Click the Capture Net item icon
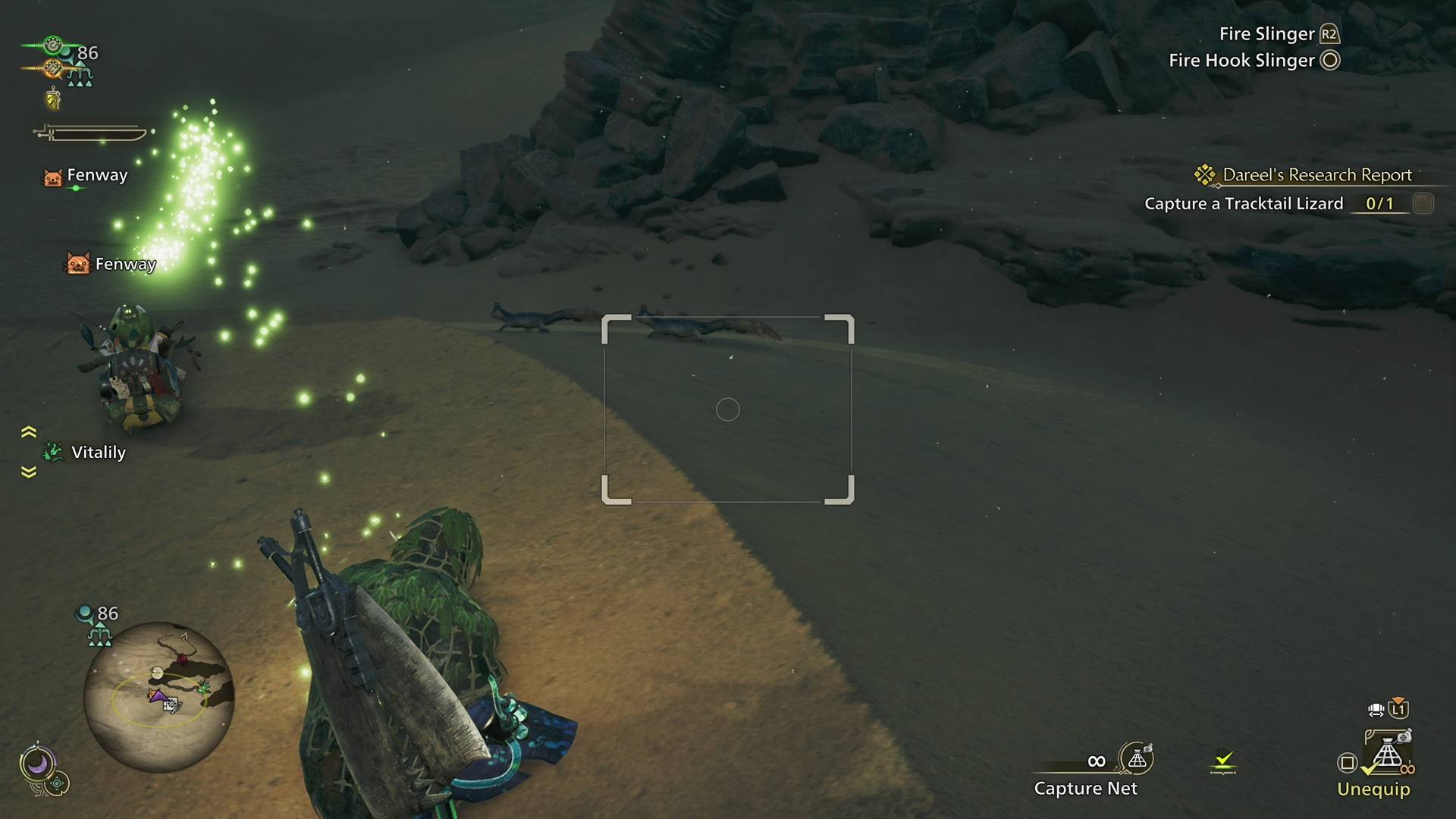Screen dimensions: 1456x819 [1137, 758]
